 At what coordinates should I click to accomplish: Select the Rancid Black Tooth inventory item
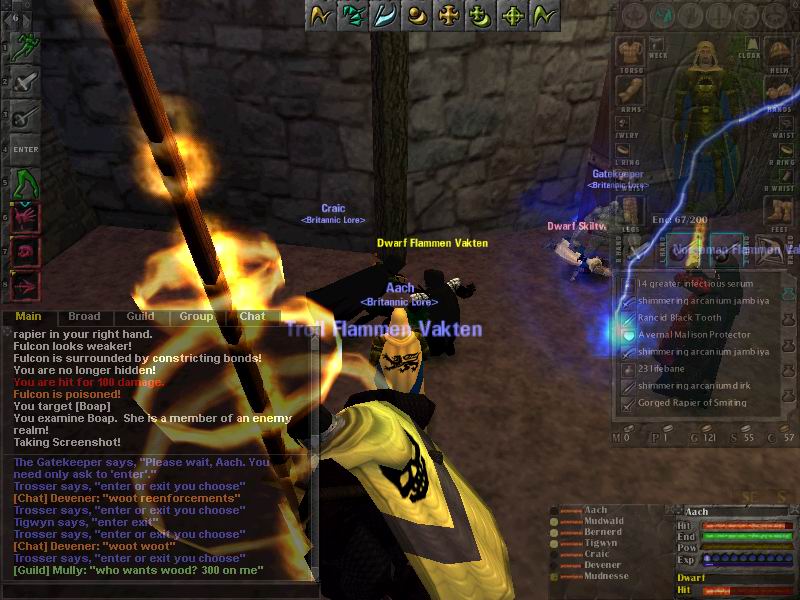(x=680, y=318)
